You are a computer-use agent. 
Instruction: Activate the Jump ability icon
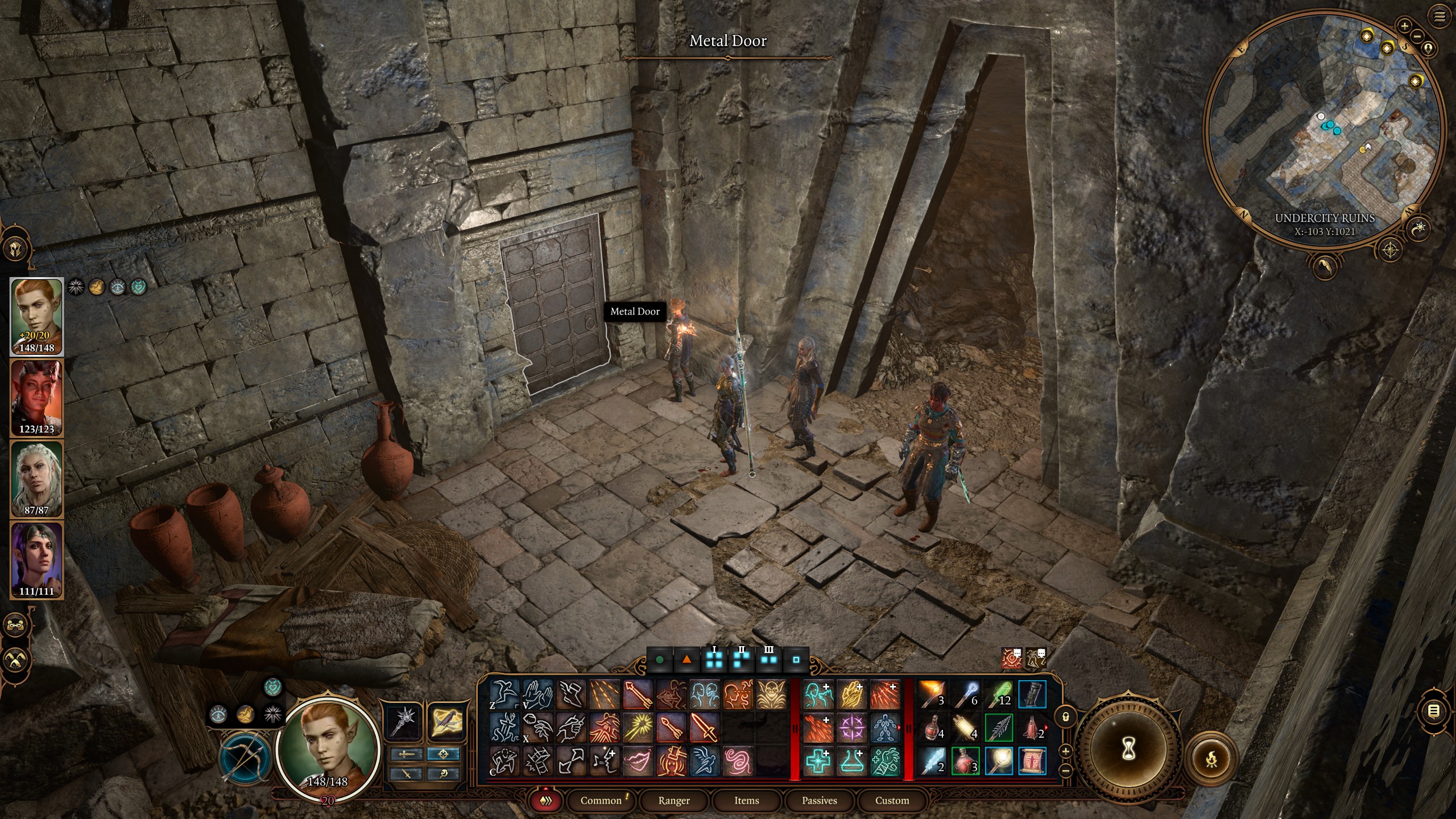click(x=504, y=695)
